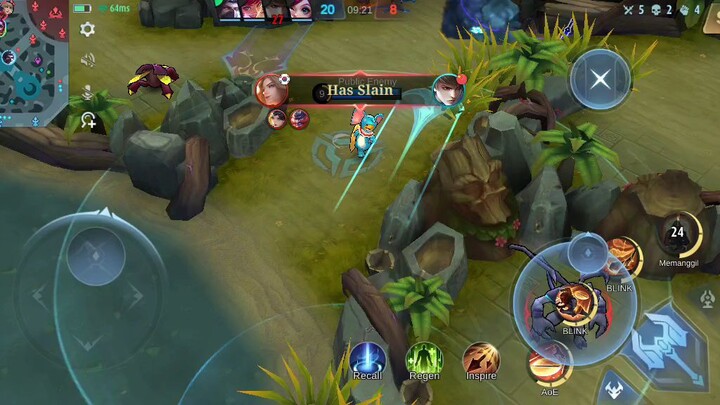This screenshot has height=405, width=720.
Task: Toggle the muted microphone icon
Action: (87, 91)
